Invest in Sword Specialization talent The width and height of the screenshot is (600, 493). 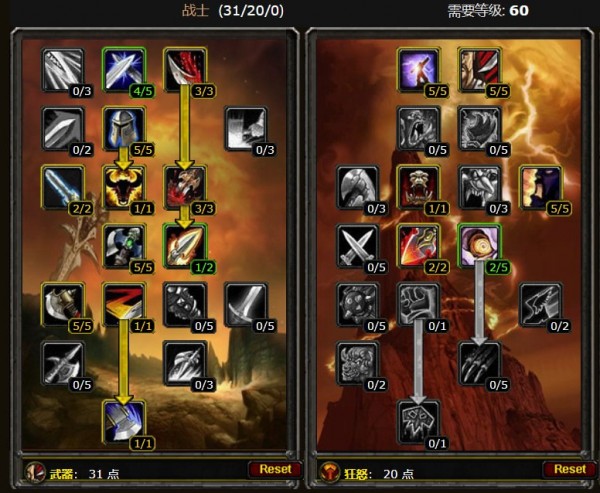[x=246, y=302]
